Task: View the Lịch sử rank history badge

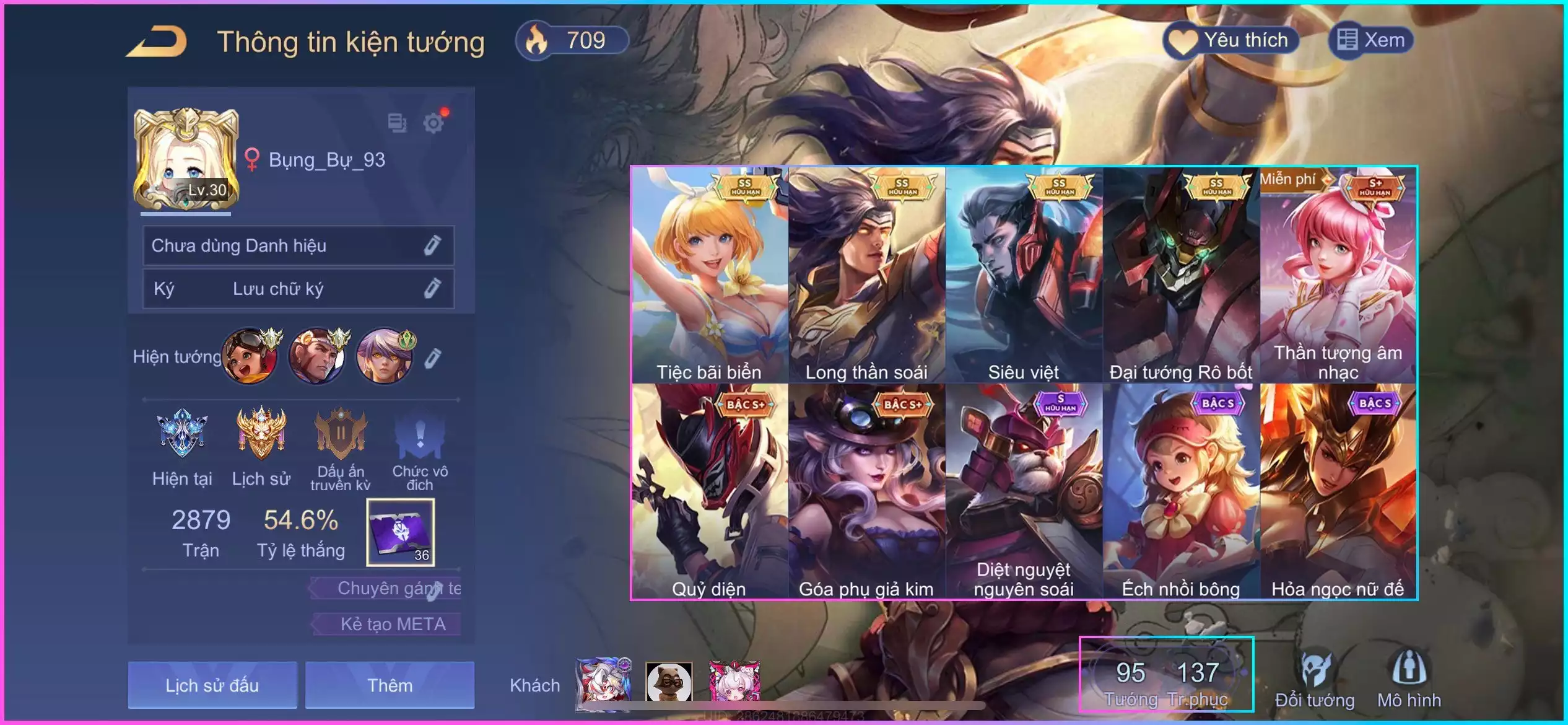Action: tap(261, 446)
